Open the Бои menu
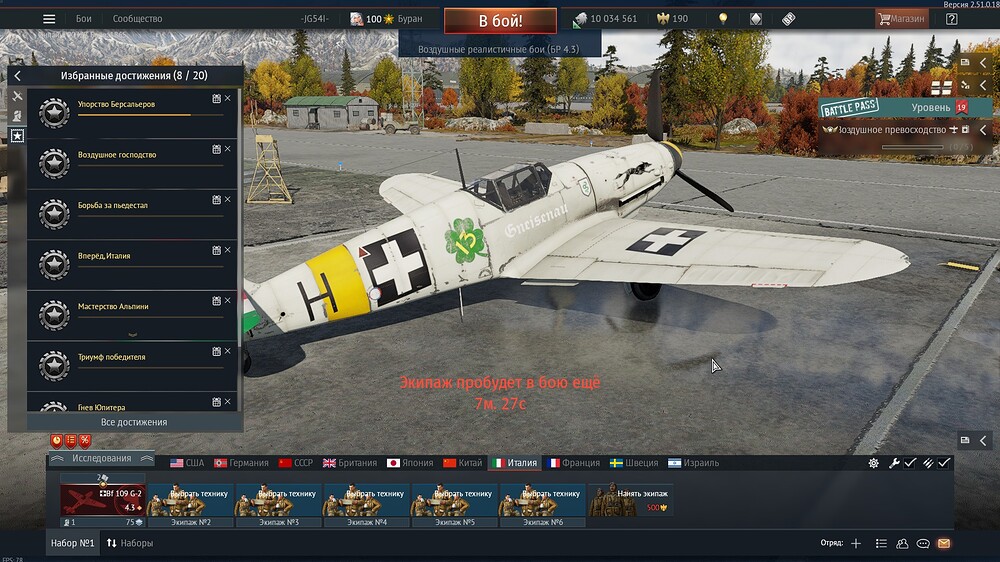Image resolution: width=1000 pixels, height=562 pixels. click(84, 19)
